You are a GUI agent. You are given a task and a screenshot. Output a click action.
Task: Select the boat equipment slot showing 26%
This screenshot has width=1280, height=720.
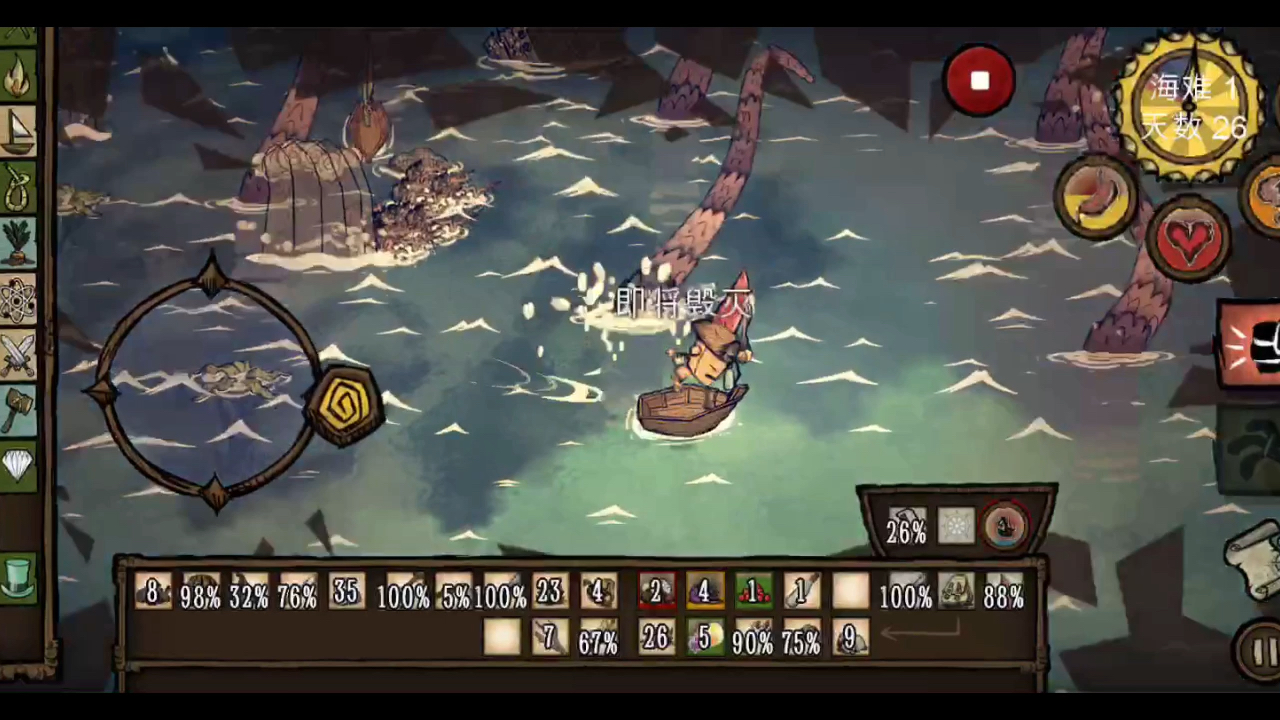(906, 527)
